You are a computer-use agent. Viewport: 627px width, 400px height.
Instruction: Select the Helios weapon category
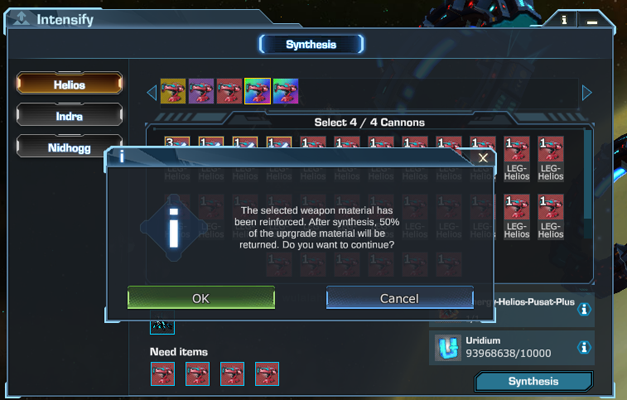(69, 85)
